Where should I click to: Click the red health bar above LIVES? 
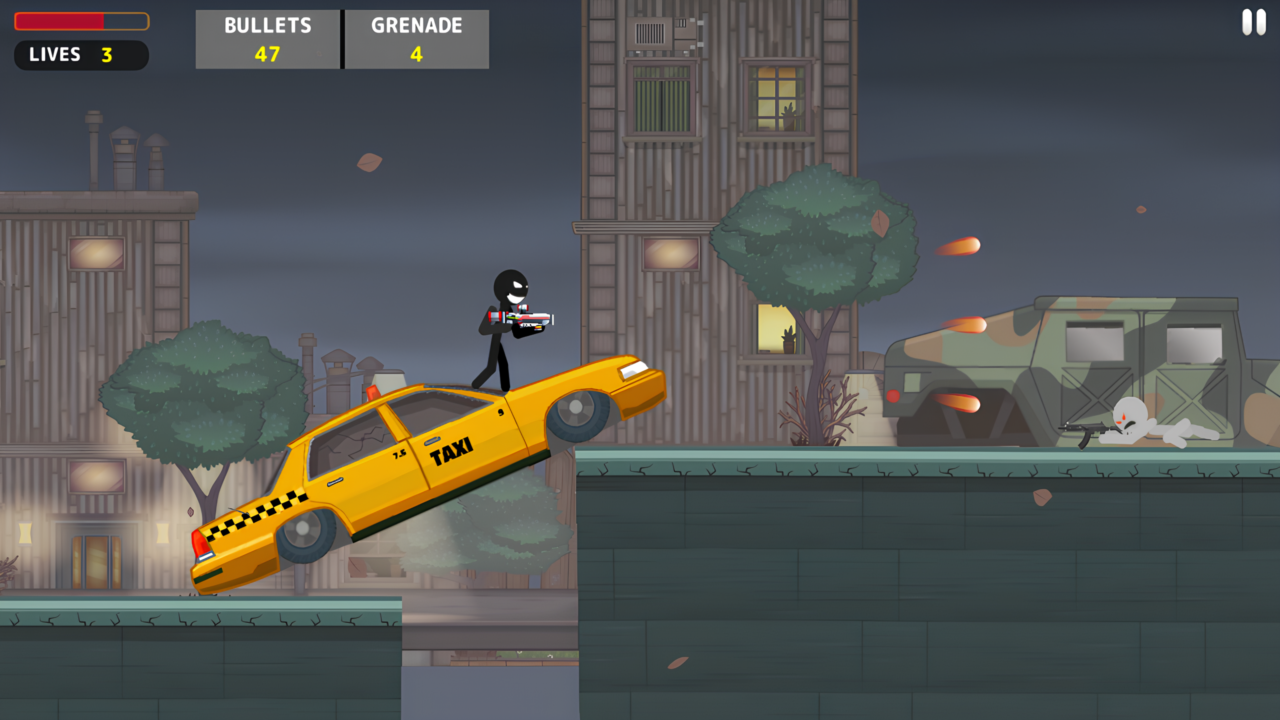pos(80,21)
